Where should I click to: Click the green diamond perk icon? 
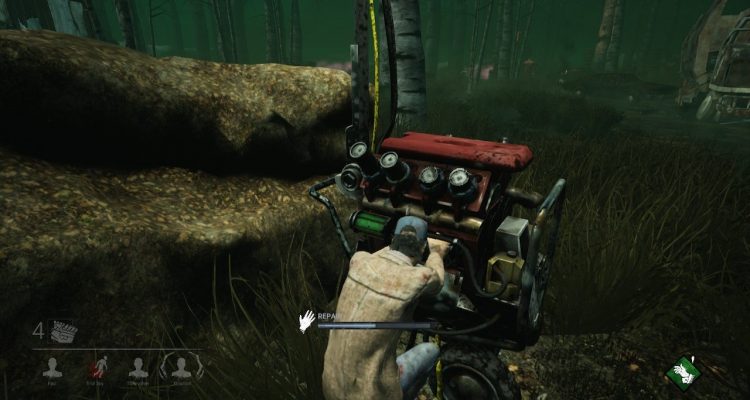pos(682,370)
